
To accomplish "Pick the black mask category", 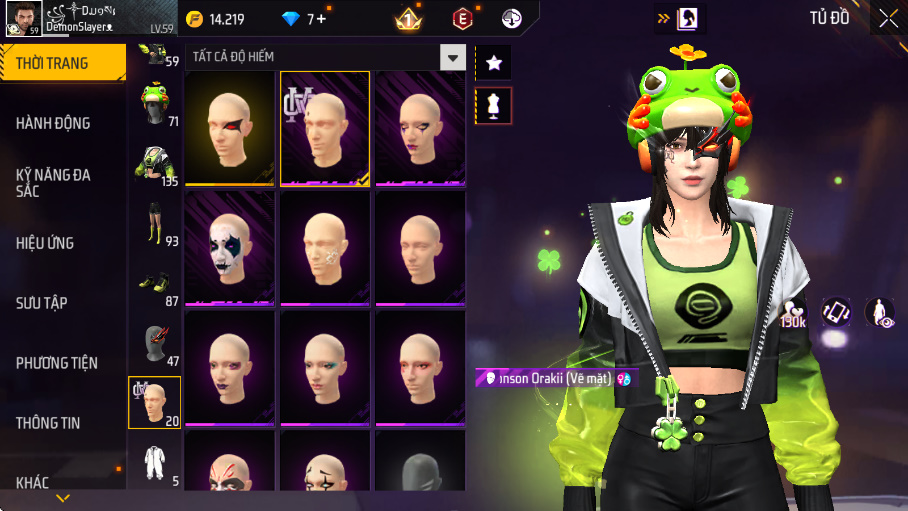I will (154, 344).
